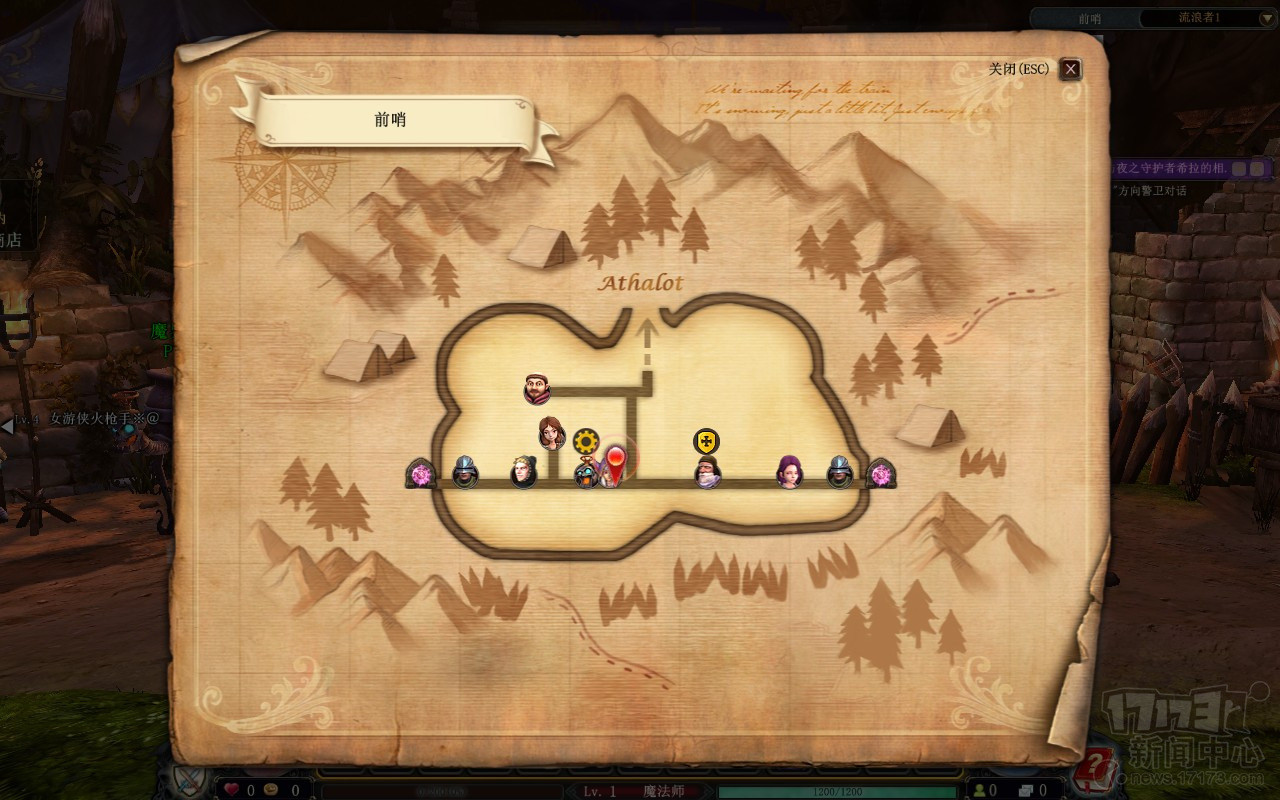Click the yellow shield cross marker
Viewport: 1280px width, 800px height.
(707, 441)
